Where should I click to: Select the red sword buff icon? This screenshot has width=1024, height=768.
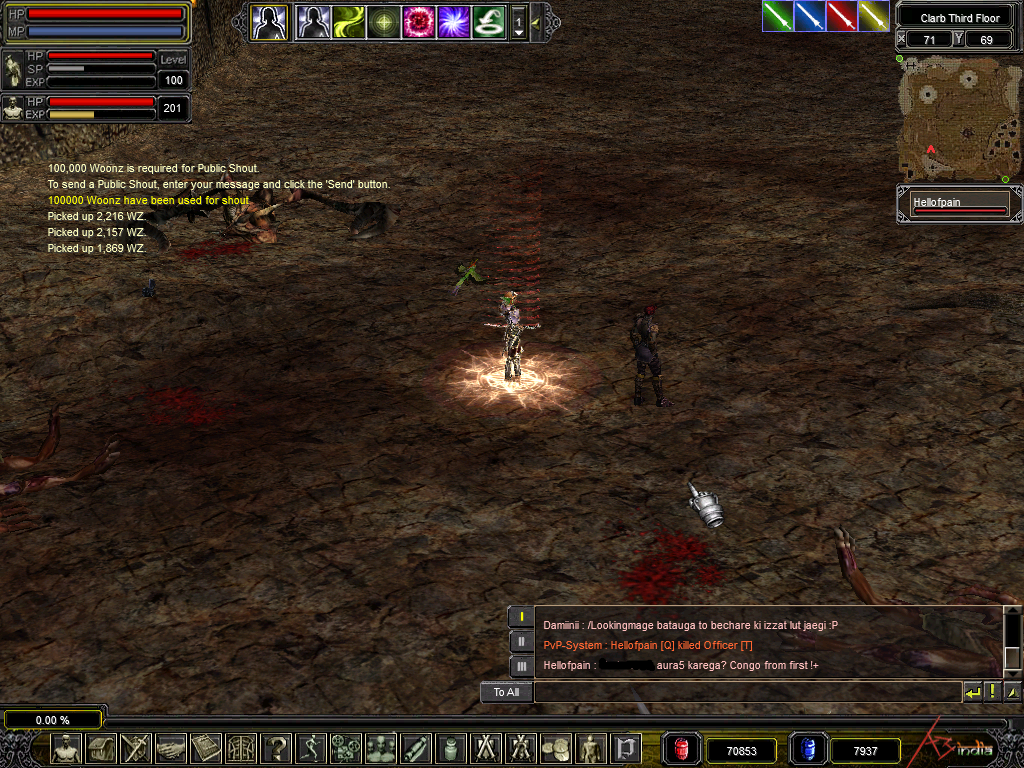[x=842, y=16]
